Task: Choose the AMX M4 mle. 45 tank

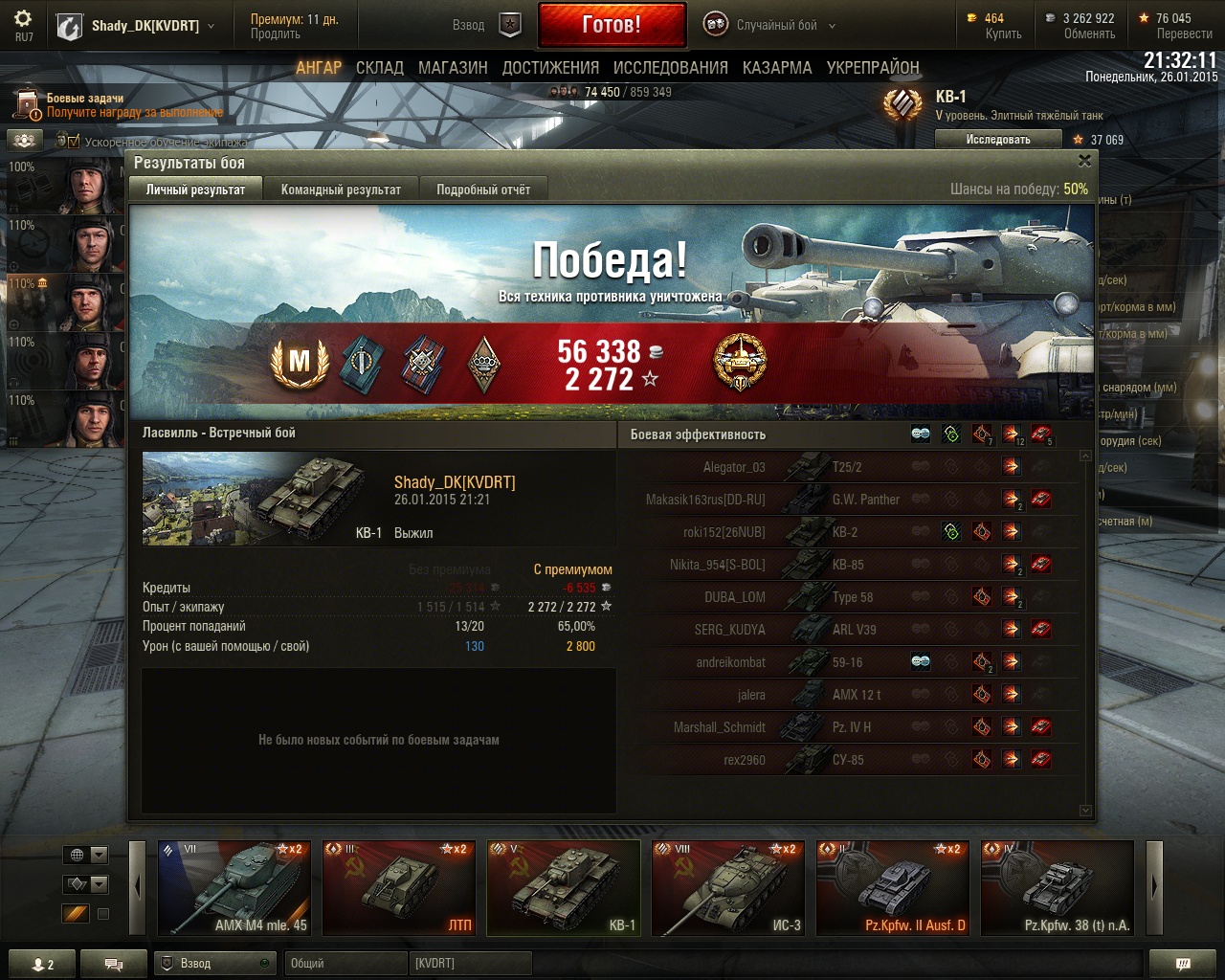Action: 234,888
